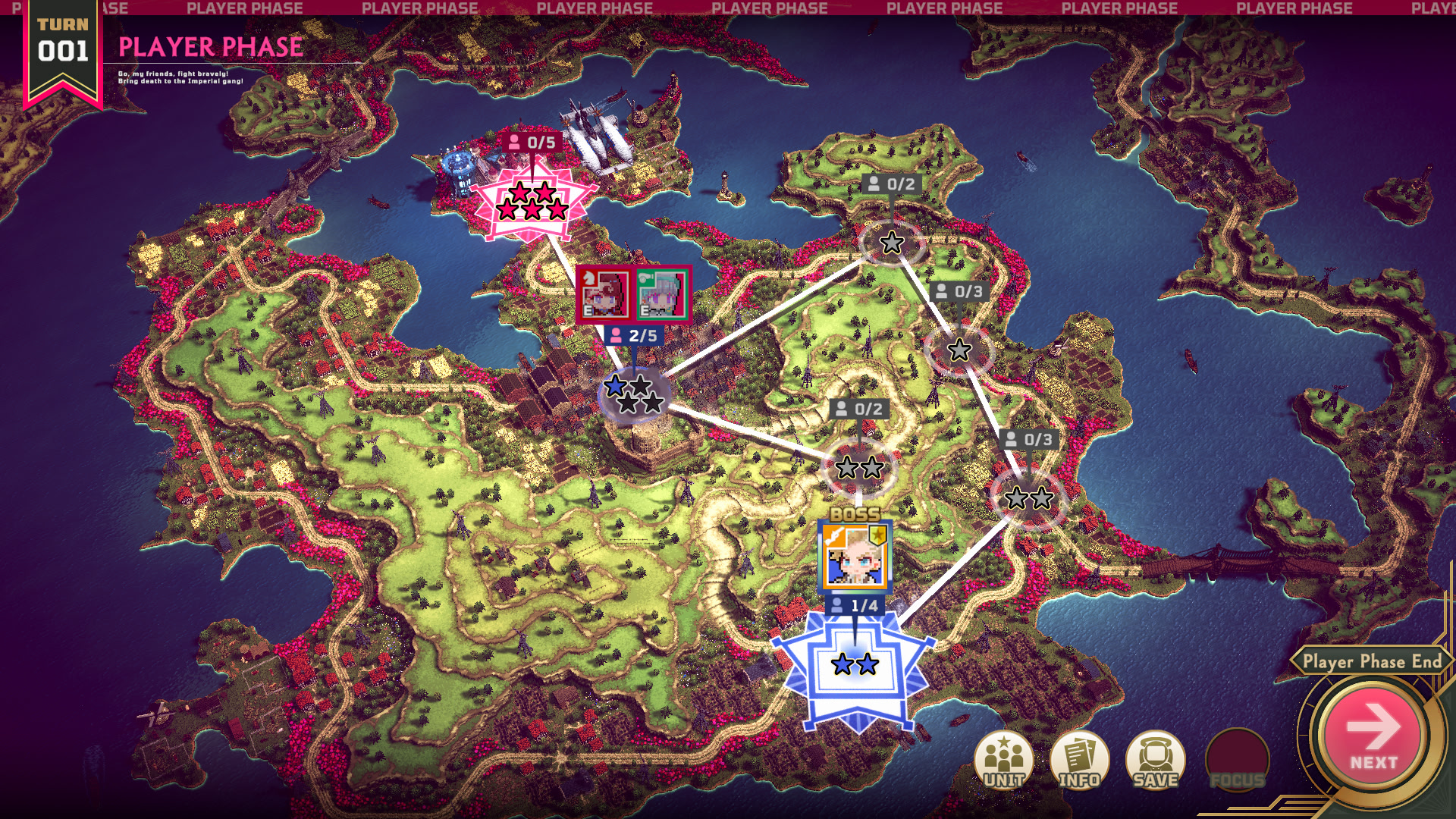1456x819 pixels.
Task: Click the 0/5 badge above the pink fortress
Action: pyautogui.click(x=533, y=141)
